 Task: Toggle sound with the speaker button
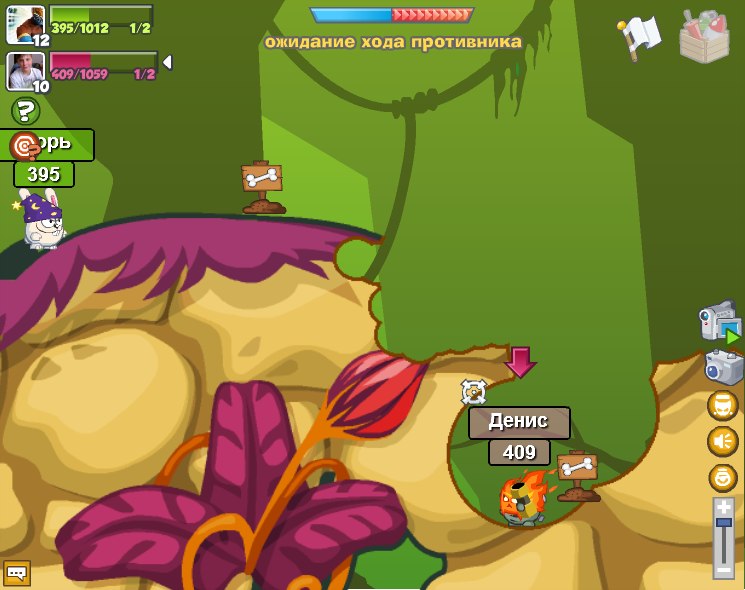click(722, 441)
